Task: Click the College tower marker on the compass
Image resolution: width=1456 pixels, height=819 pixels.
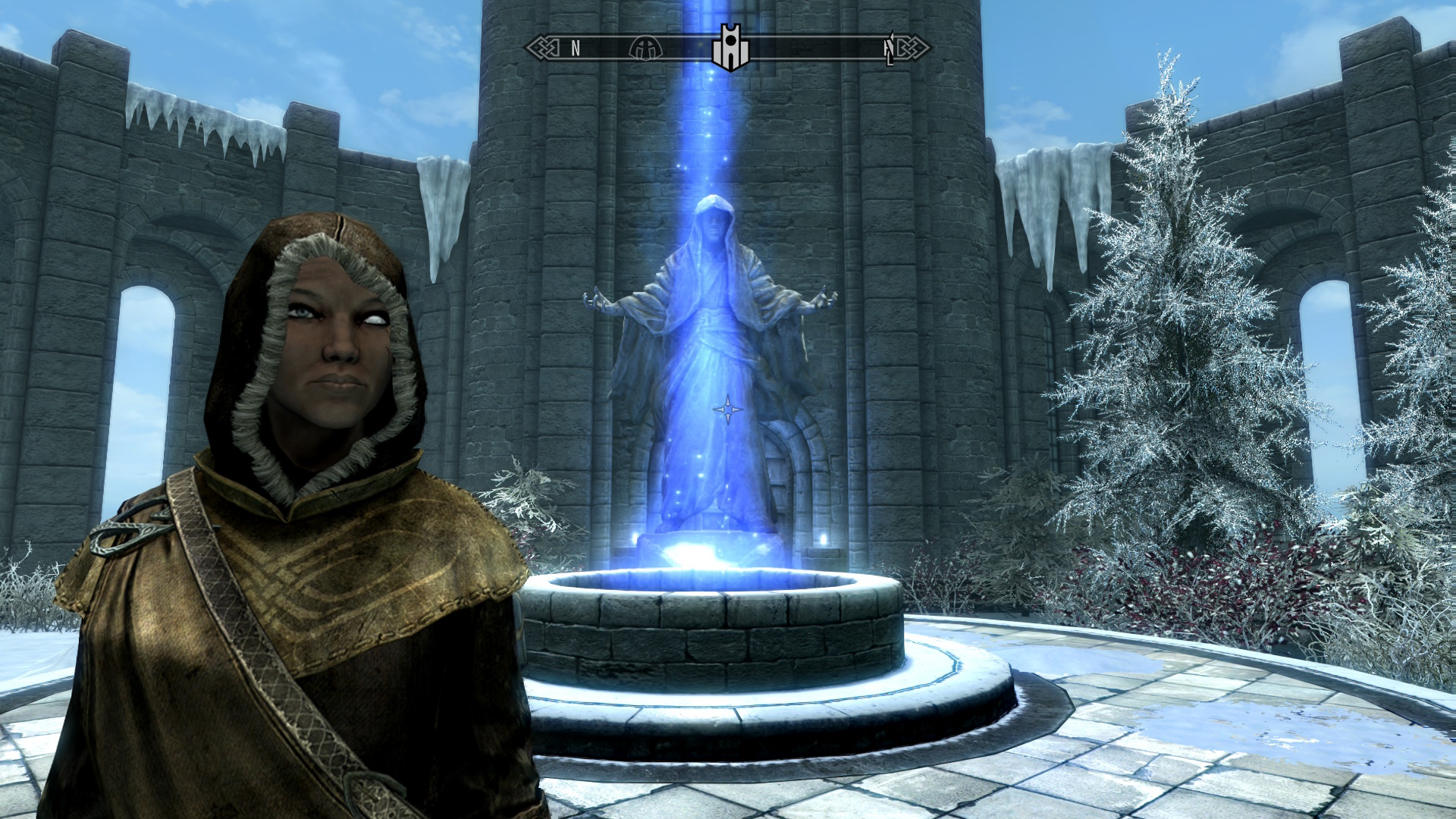Action: 730,48
